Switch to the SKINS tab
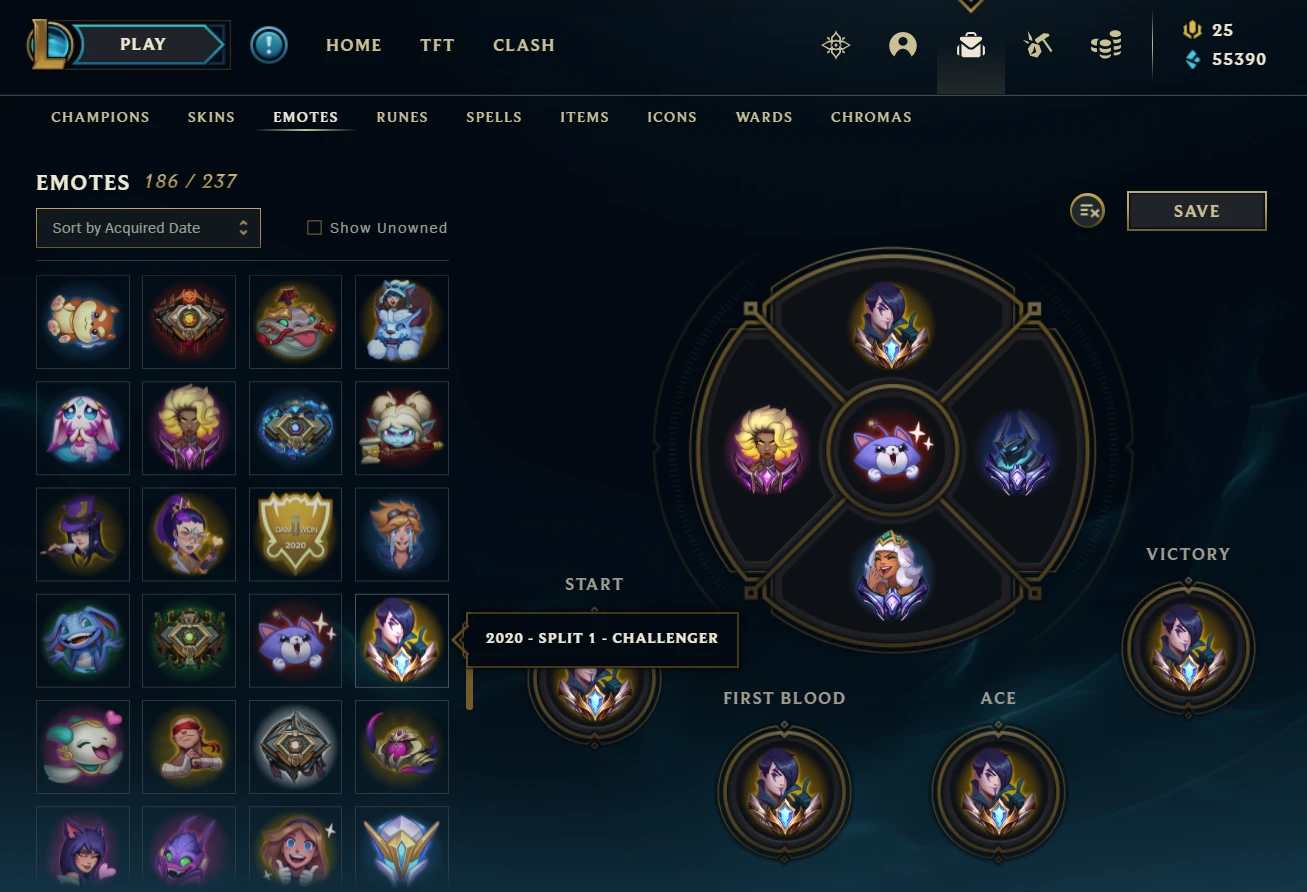 pyautogui.click(x=210, y=117)
